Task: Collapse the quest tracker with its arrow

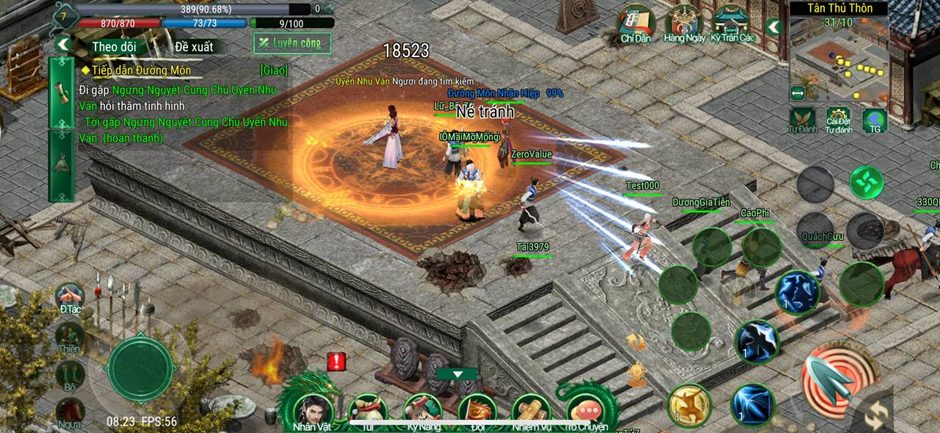Action: pyautogui.click(x=63, y=45)
